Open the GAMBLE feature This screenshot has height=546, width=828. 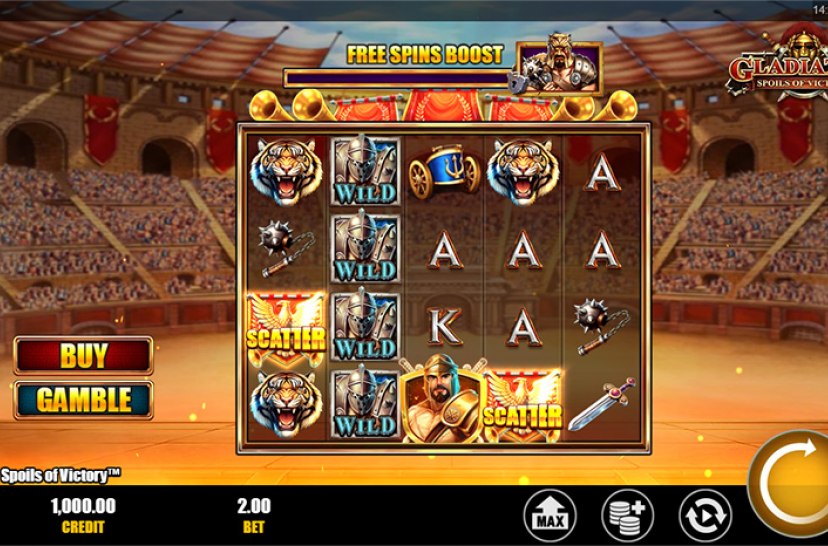tap(84, 400)
